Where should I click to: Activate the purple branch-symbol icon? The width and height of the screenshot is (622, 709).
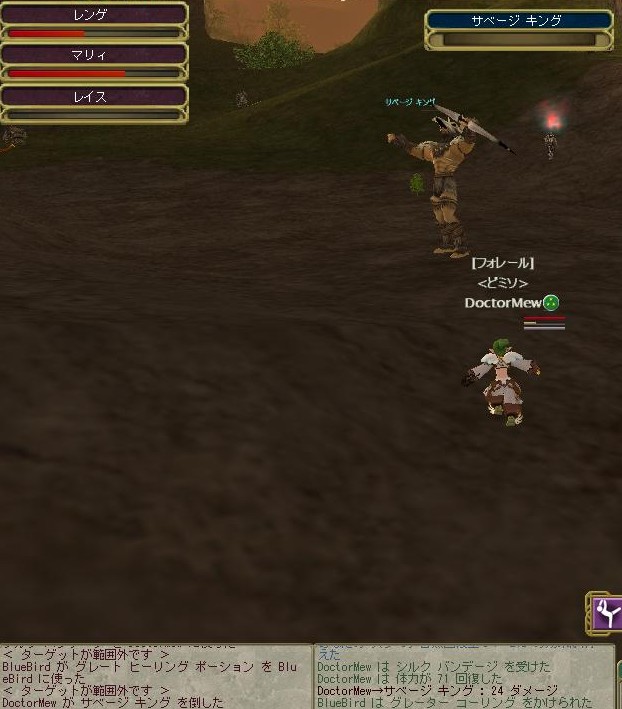(606, 612)
